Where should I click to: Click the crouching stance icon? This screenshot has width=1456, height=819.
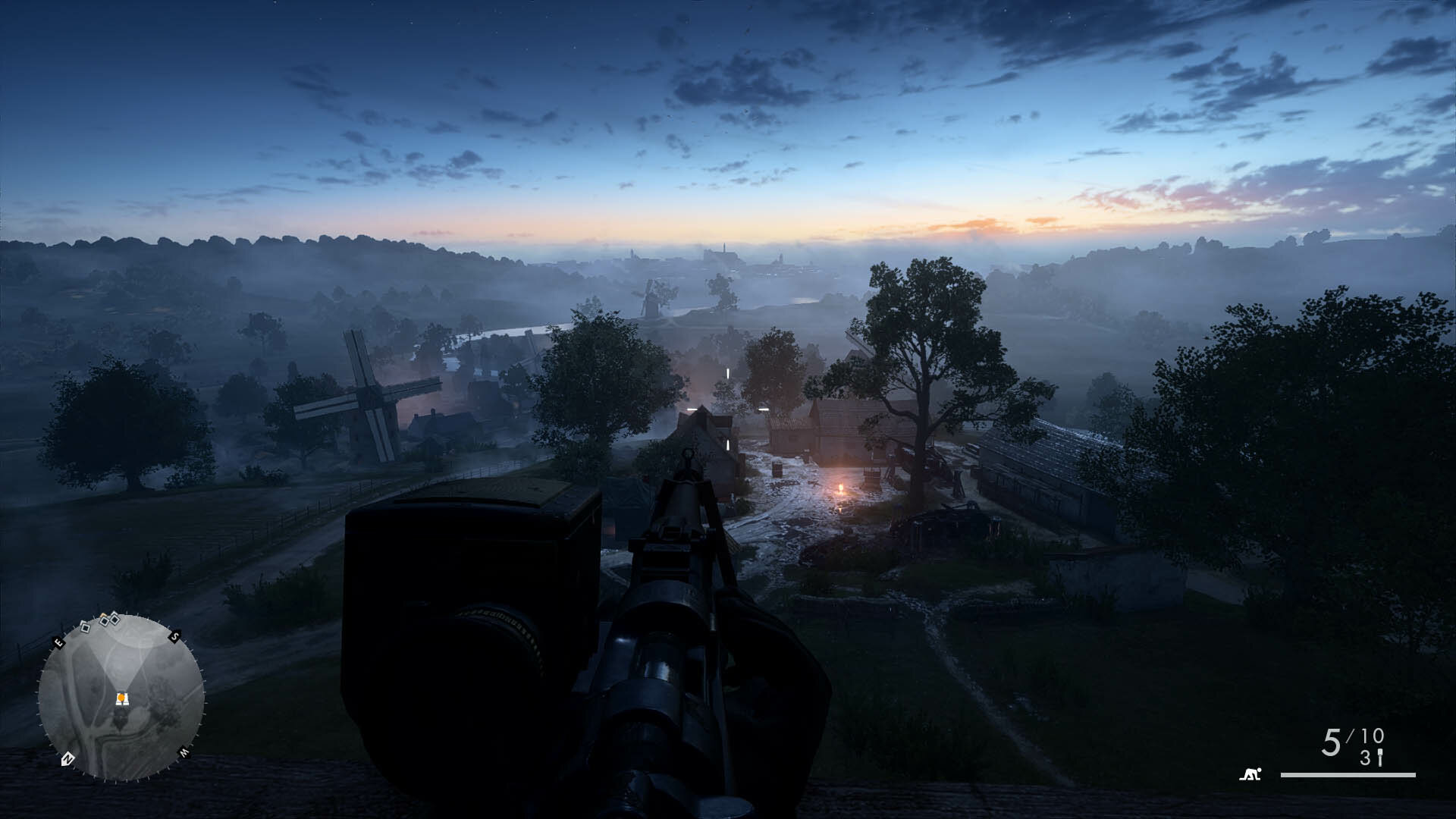coord(1250,774)
